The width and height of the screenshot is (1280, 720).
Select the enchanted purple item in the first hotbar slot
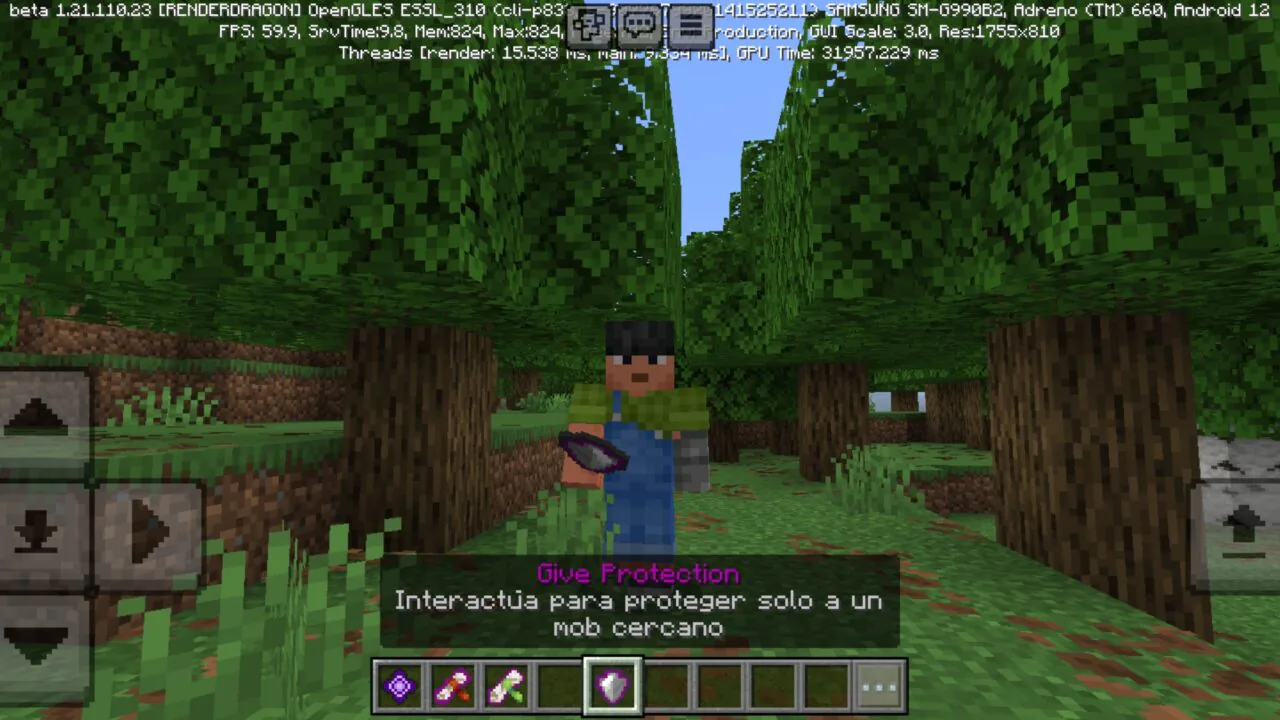click(x=399, y=684)
